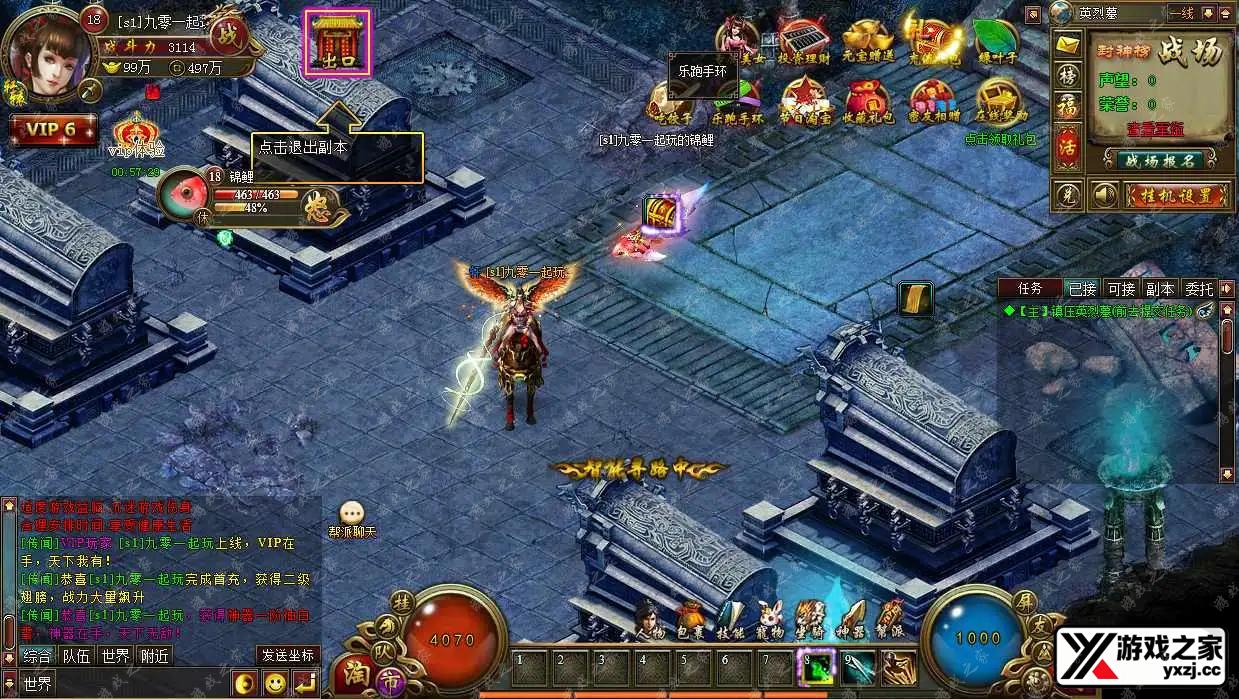This screenshot has width=1239, height=699.
Task: Switch to the 世界 chat tab
Action: (x=115, y=656)
